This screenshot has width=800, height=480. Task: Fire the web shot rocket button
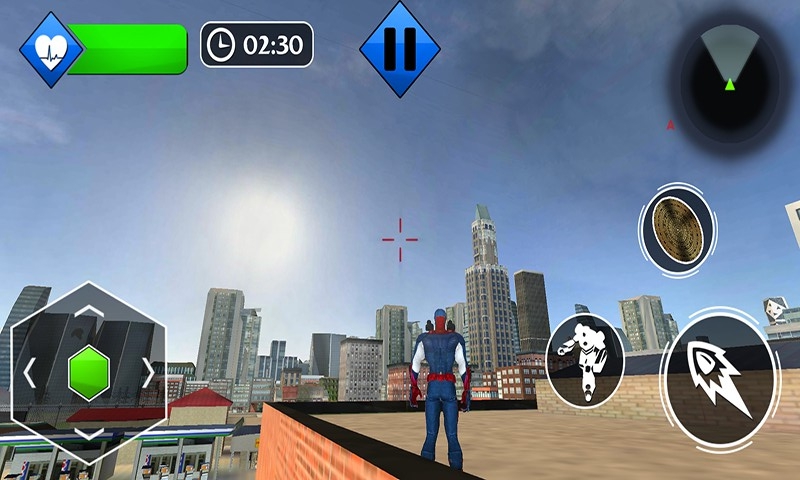720,375
